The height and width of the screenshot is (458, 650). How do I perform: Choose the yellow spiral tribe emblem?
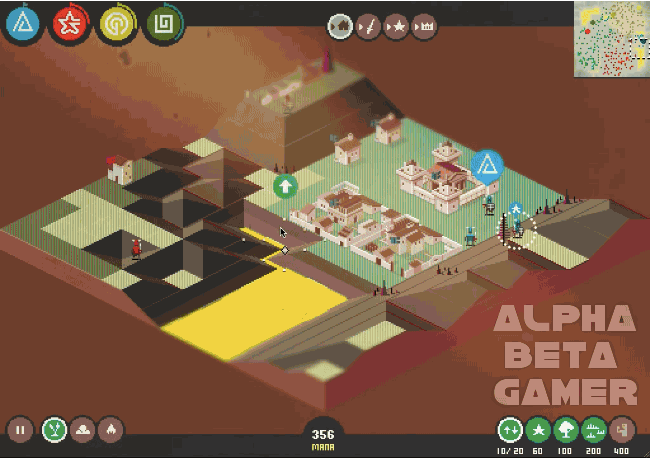pyautogui.click(x=117, y=23)
